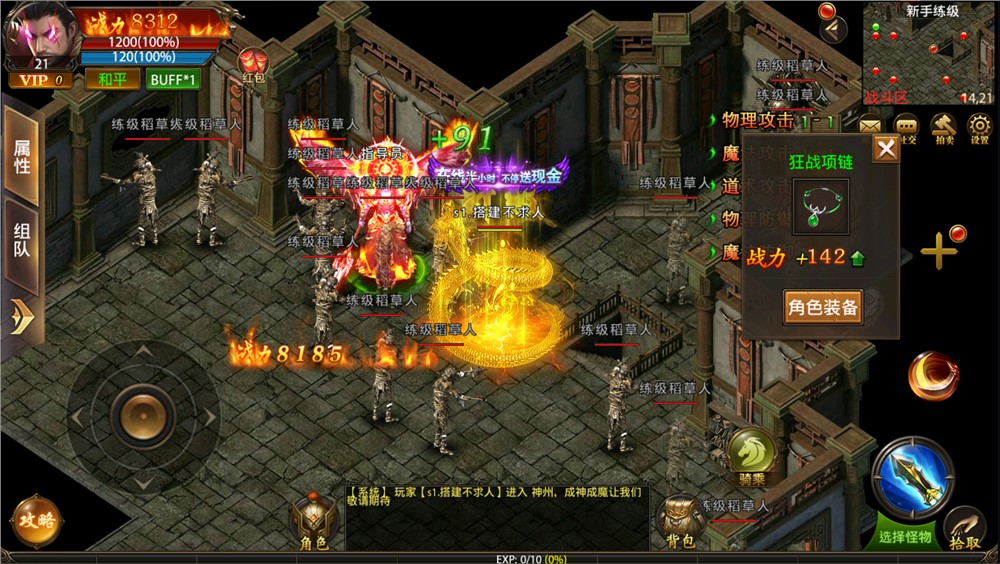Tap the 拾取 pickup button

click(x=965, y=527)
